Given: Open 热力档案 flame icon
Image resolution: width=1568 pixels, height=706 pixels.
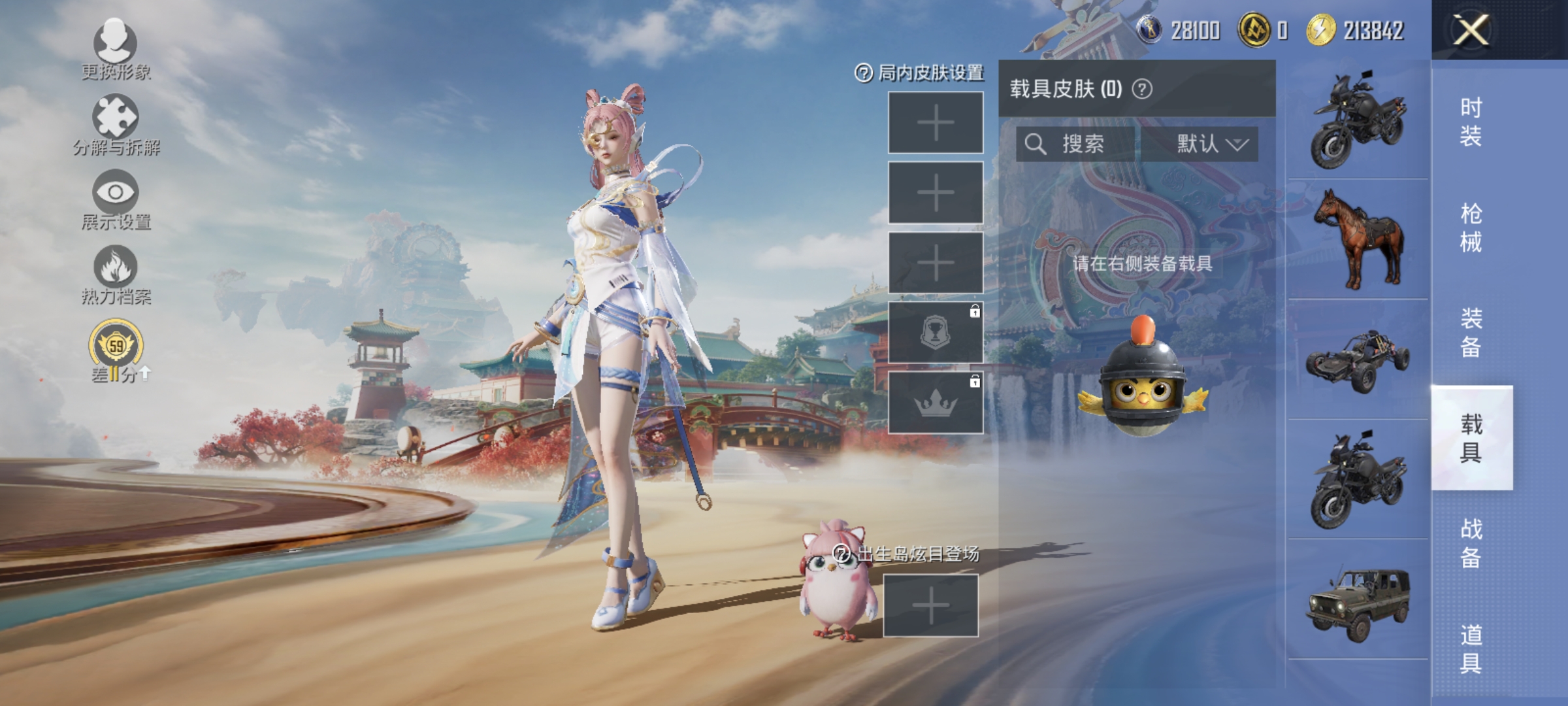Looking at the screenshot, I should [116, 275].
